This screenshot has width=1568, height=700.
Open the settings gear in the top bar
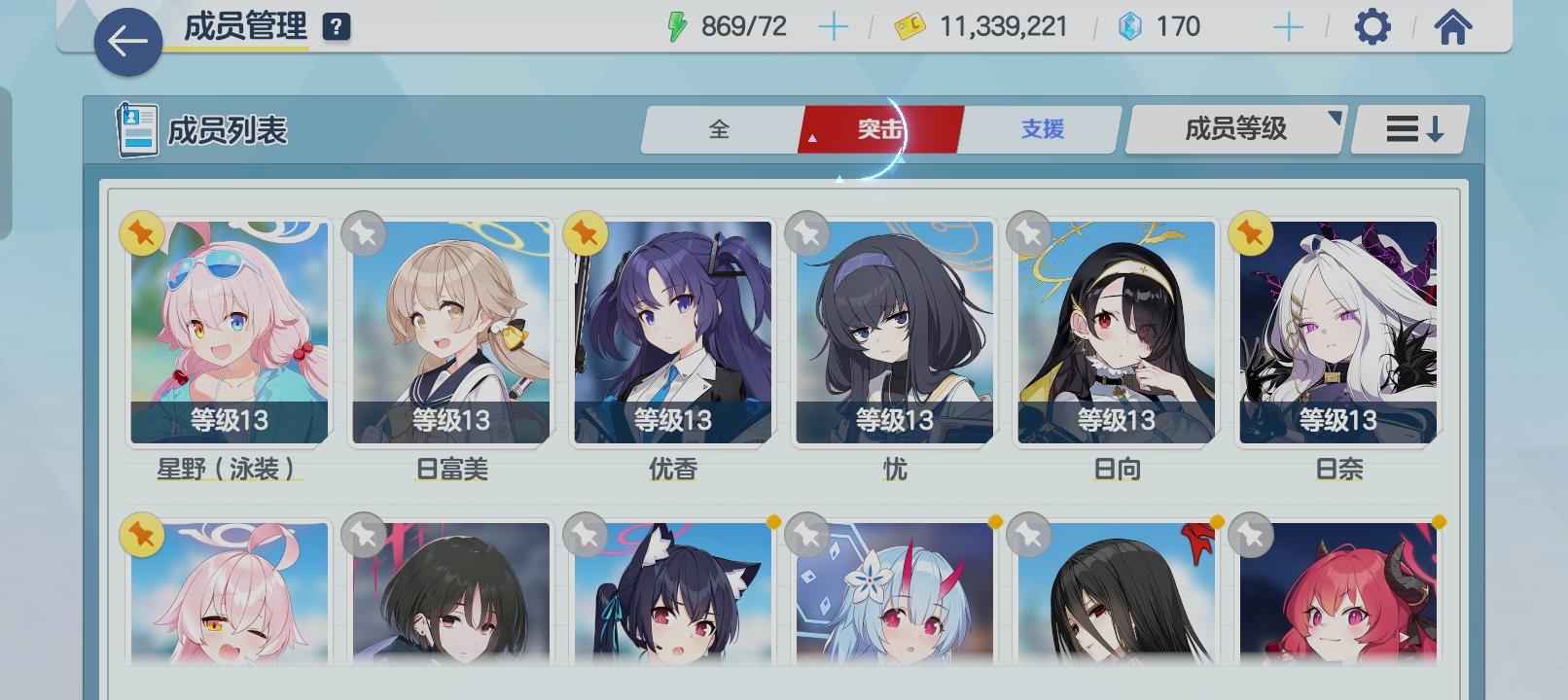pyautogui.click(x=1373, y=27)
